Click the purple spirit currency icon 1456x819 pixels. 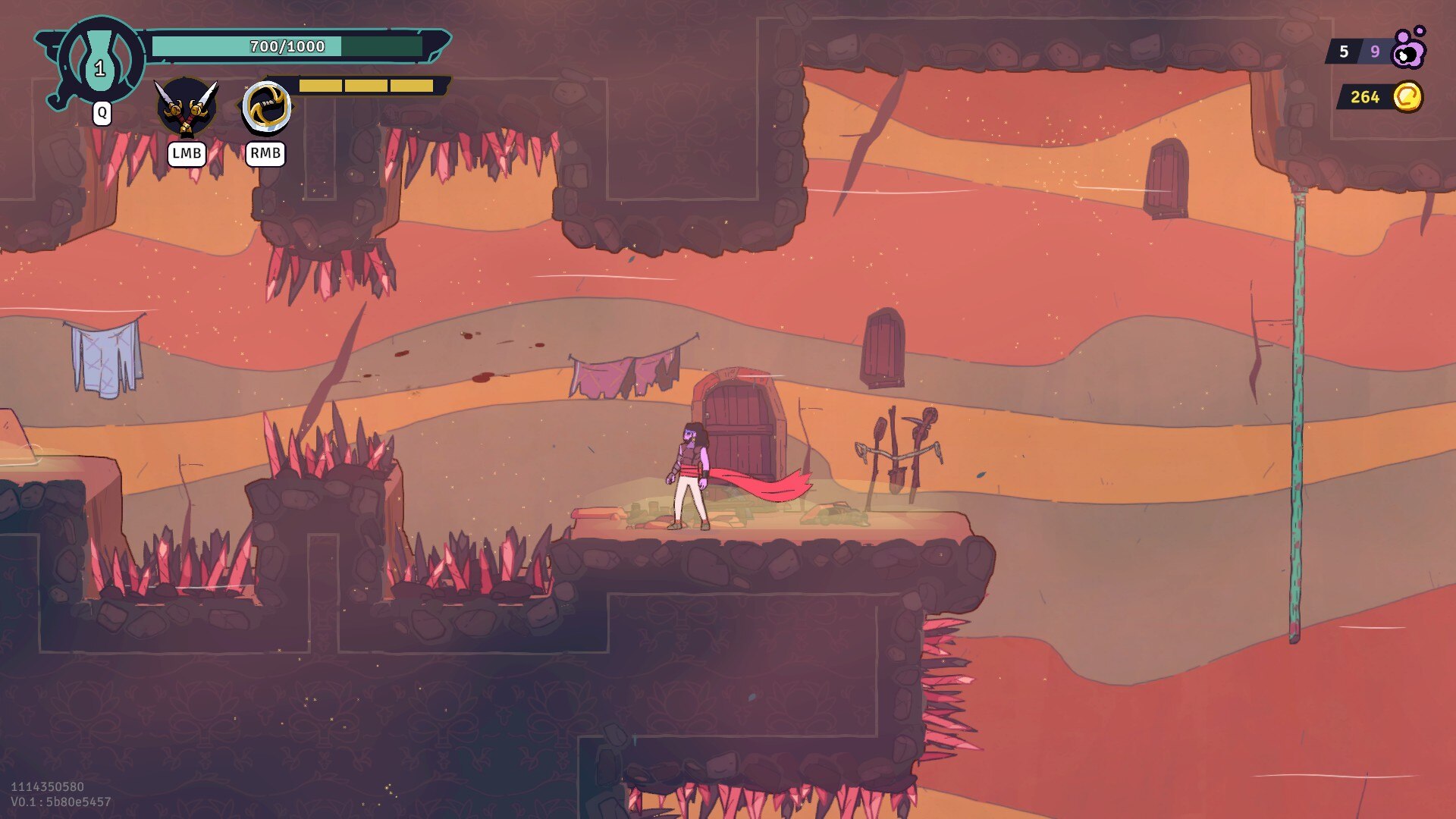[1409, 49]
